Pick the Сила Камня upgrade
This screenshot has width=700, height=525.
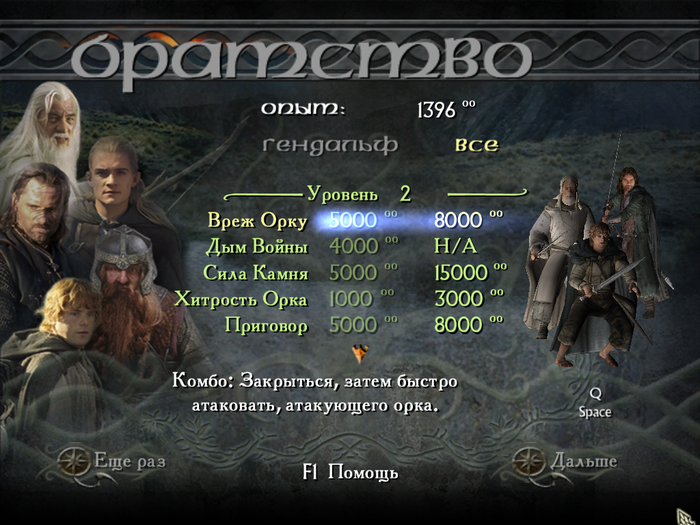tap(257, 273)
